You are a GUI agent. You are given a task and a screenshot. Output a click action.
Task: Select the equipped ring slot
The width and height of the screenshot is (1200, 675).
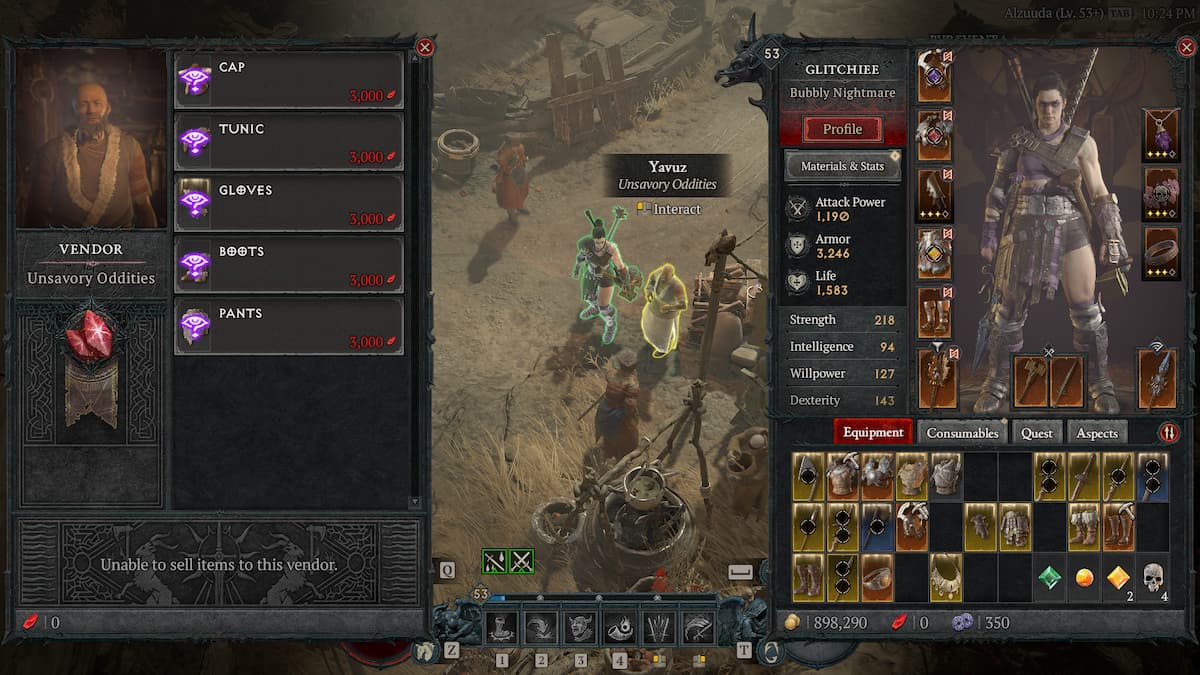click(x=1160, y=253)
